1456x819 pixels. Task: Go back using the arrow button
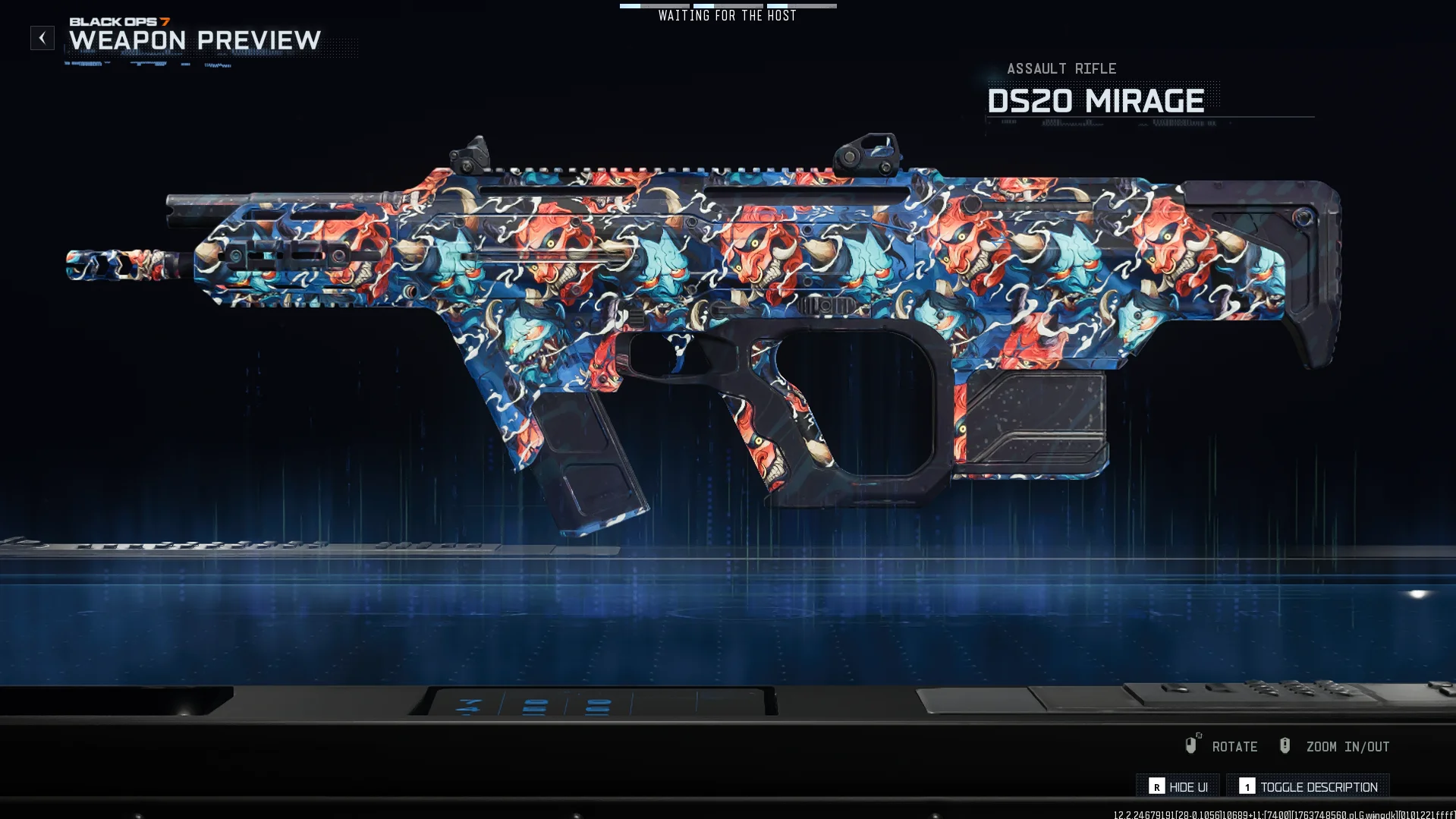[42, 38]
